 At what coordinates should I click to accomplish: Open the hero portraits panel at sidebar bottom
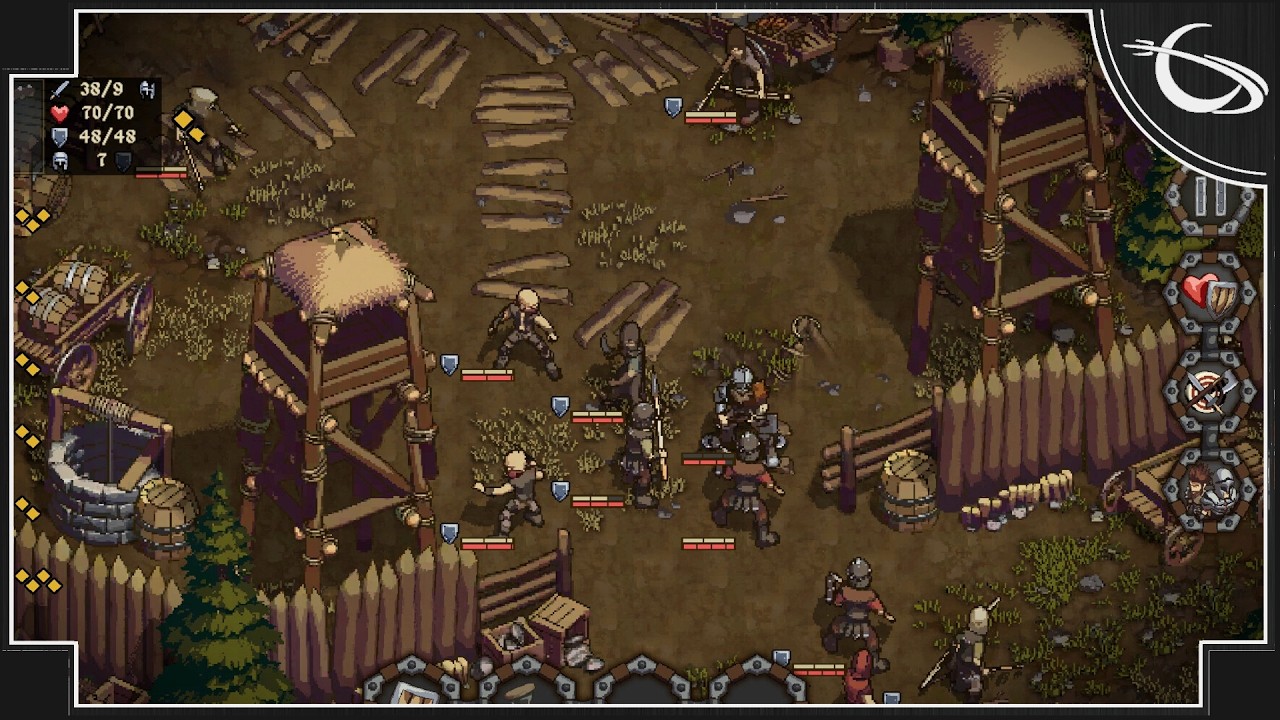point(1212,490)
